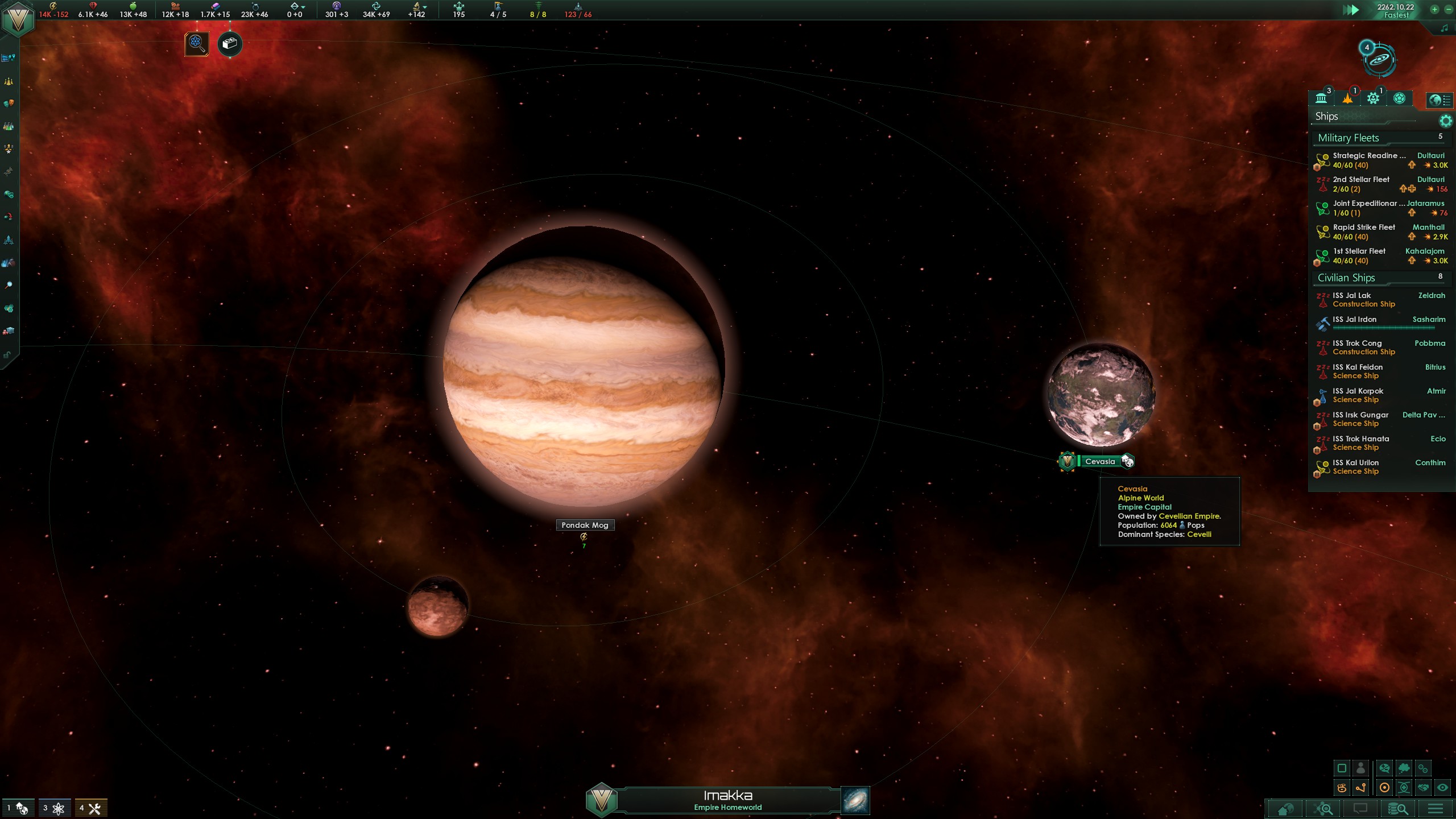This screenshot has width=1456, height=819.
Task: Open the situation log galaxy icon
Action: 1379,59
